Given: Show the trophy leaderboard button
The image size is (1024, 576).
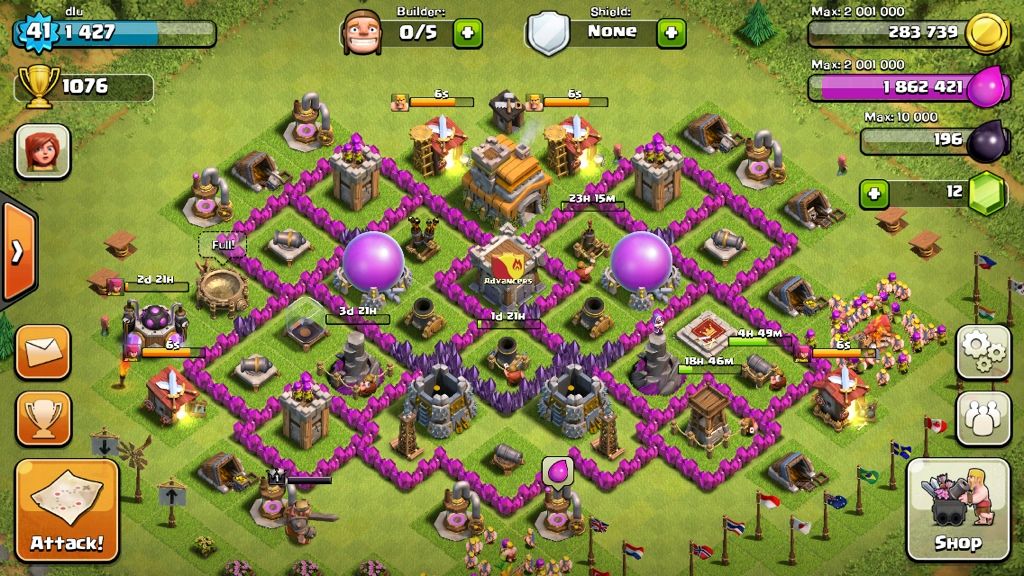Looking at the screenshot, I should (x=42, y=418).
